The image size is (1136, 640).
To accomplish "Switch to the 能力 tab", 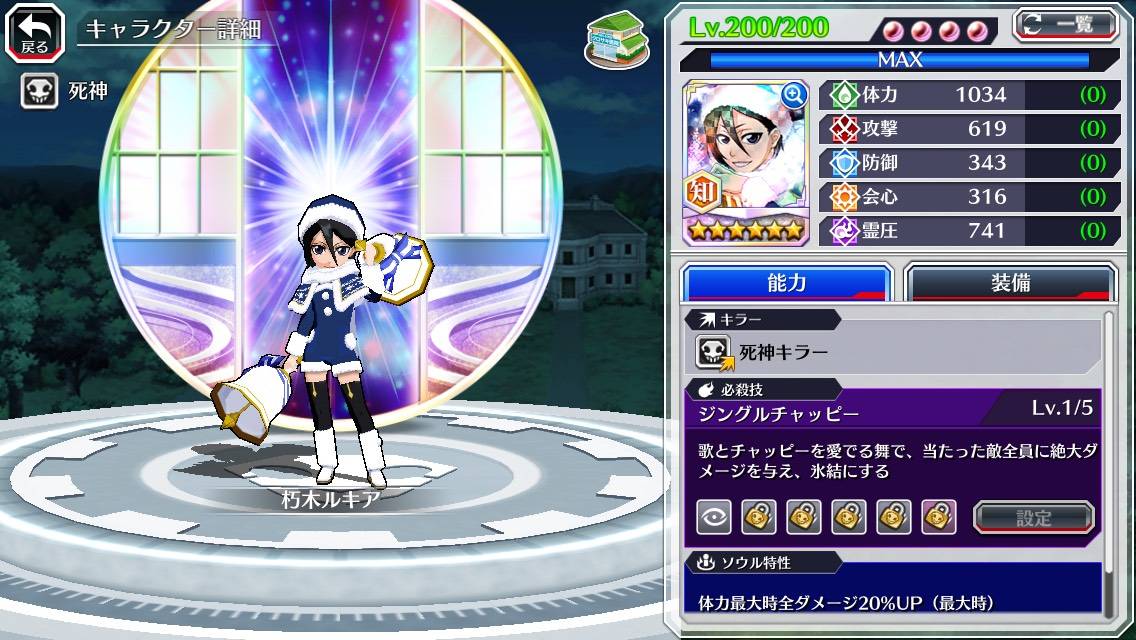I will (786, 283).
